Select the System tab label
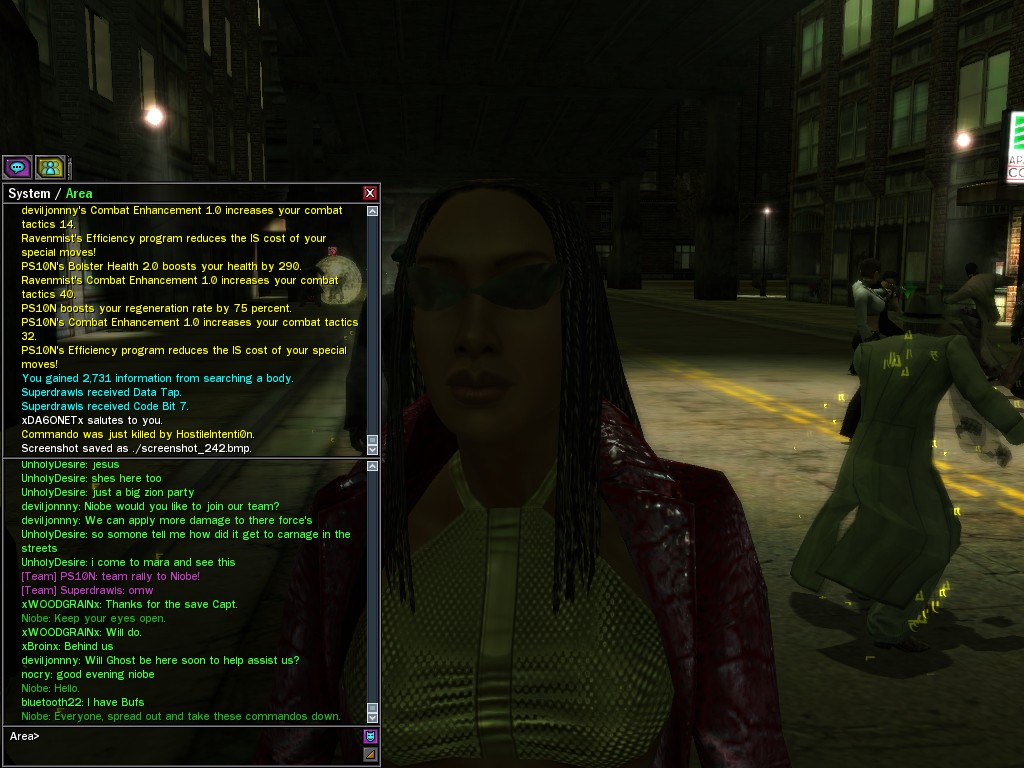Viewport: 1024px width, 768px height. point(28,193)
